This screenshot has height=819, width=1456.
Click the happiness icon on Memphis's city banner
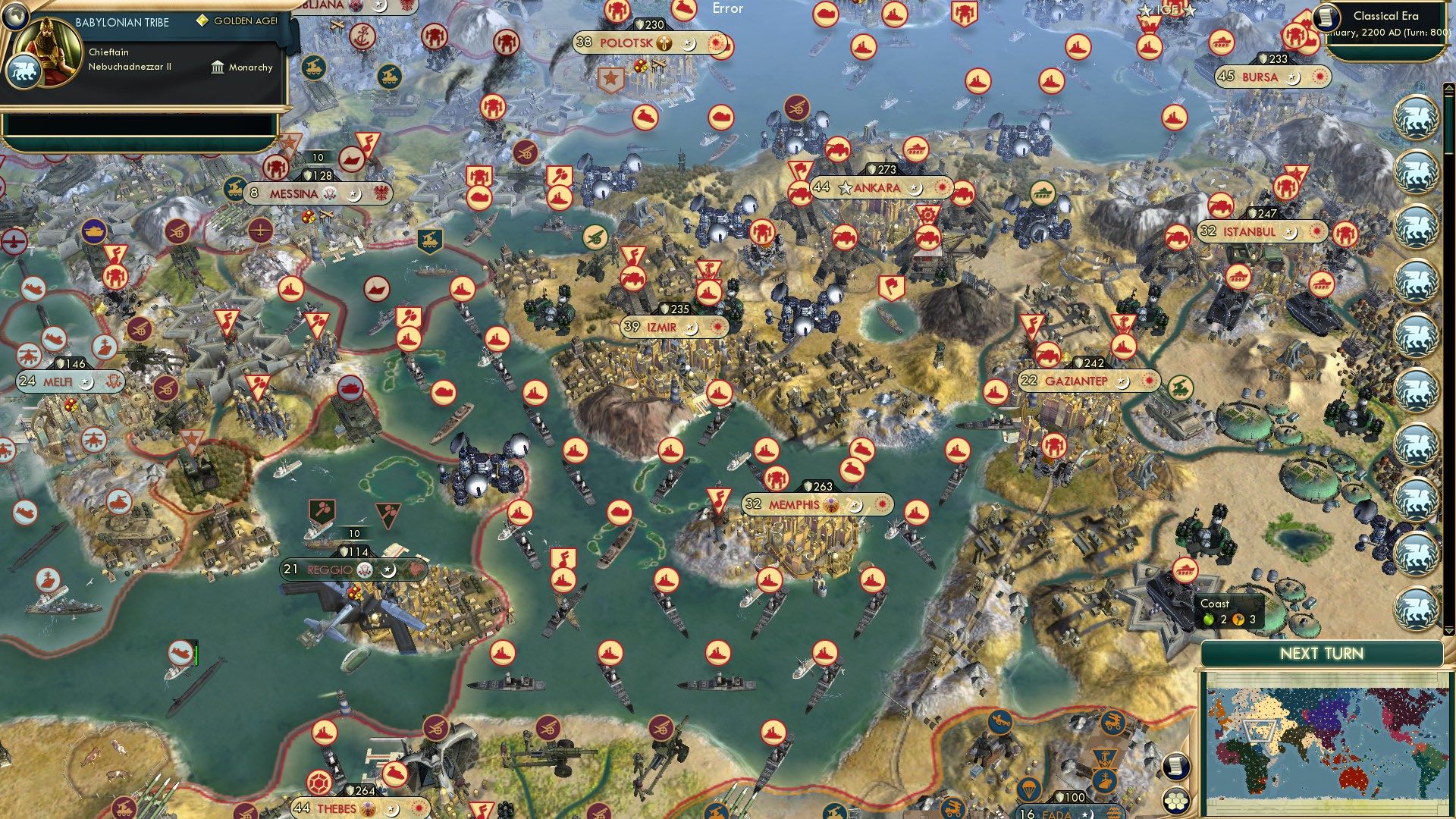click(x=831, y=504)
